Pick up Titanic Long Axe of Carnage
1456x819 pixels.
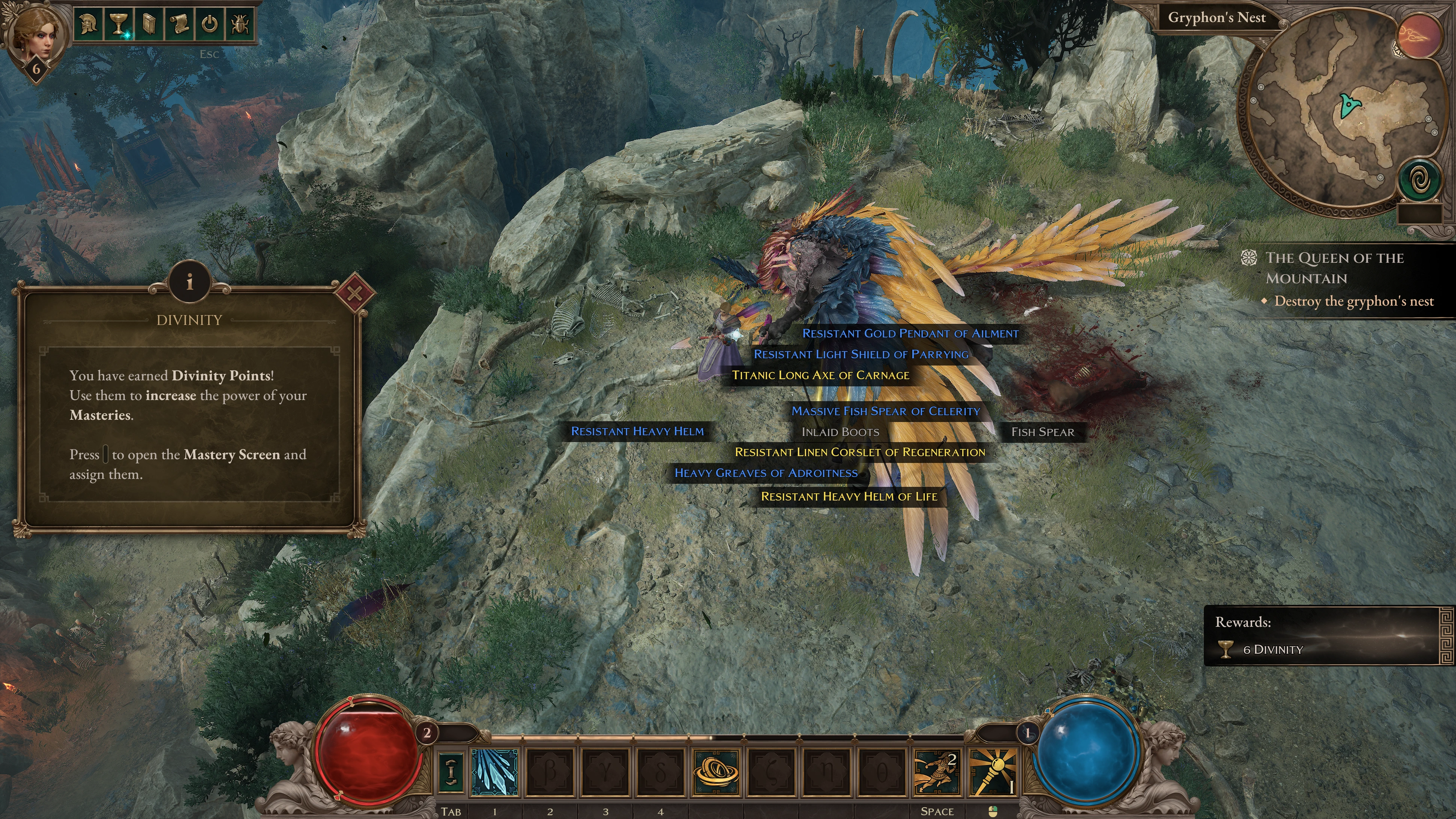820,375
